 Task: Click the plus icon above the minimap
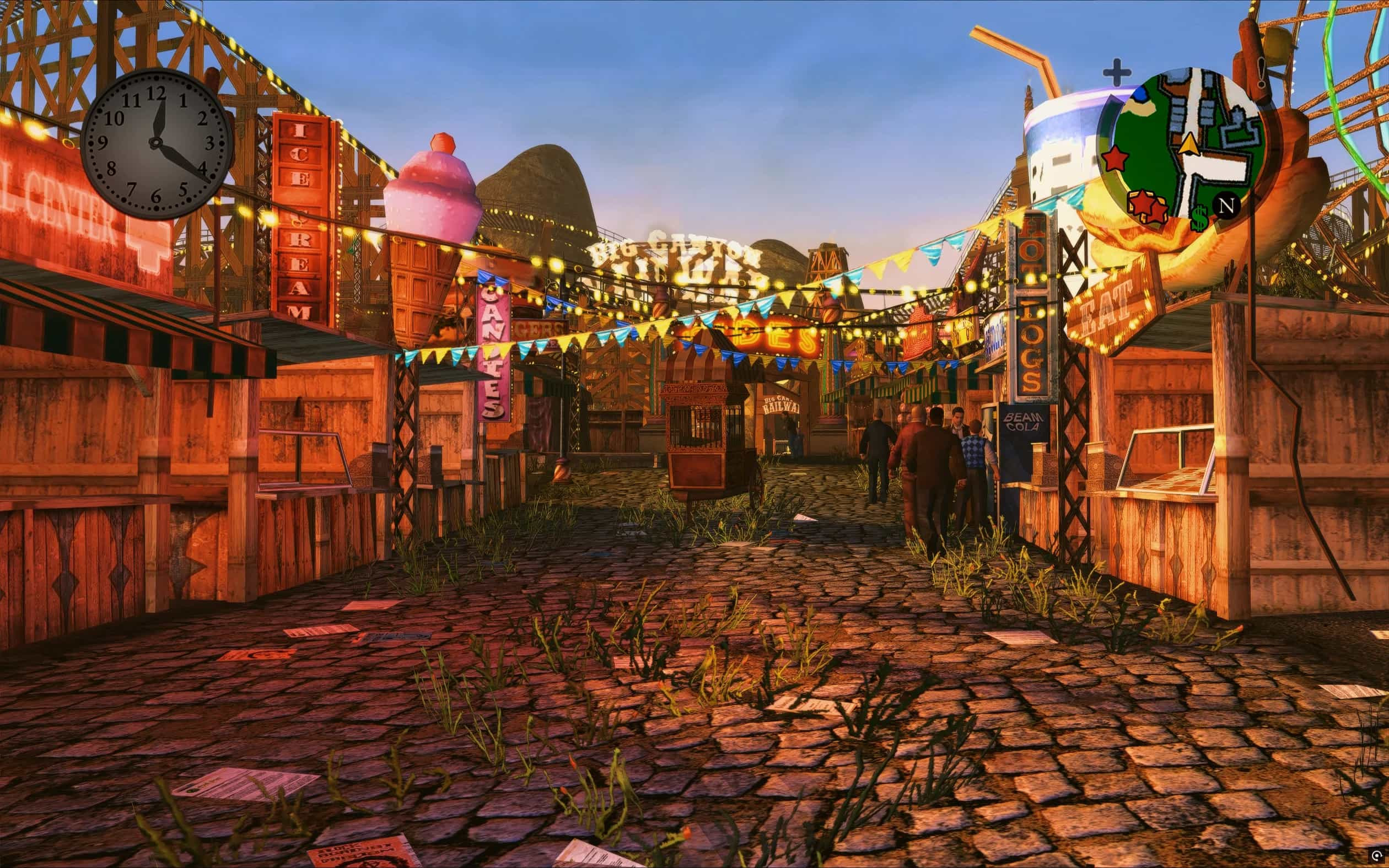[x=1118, y=71]
